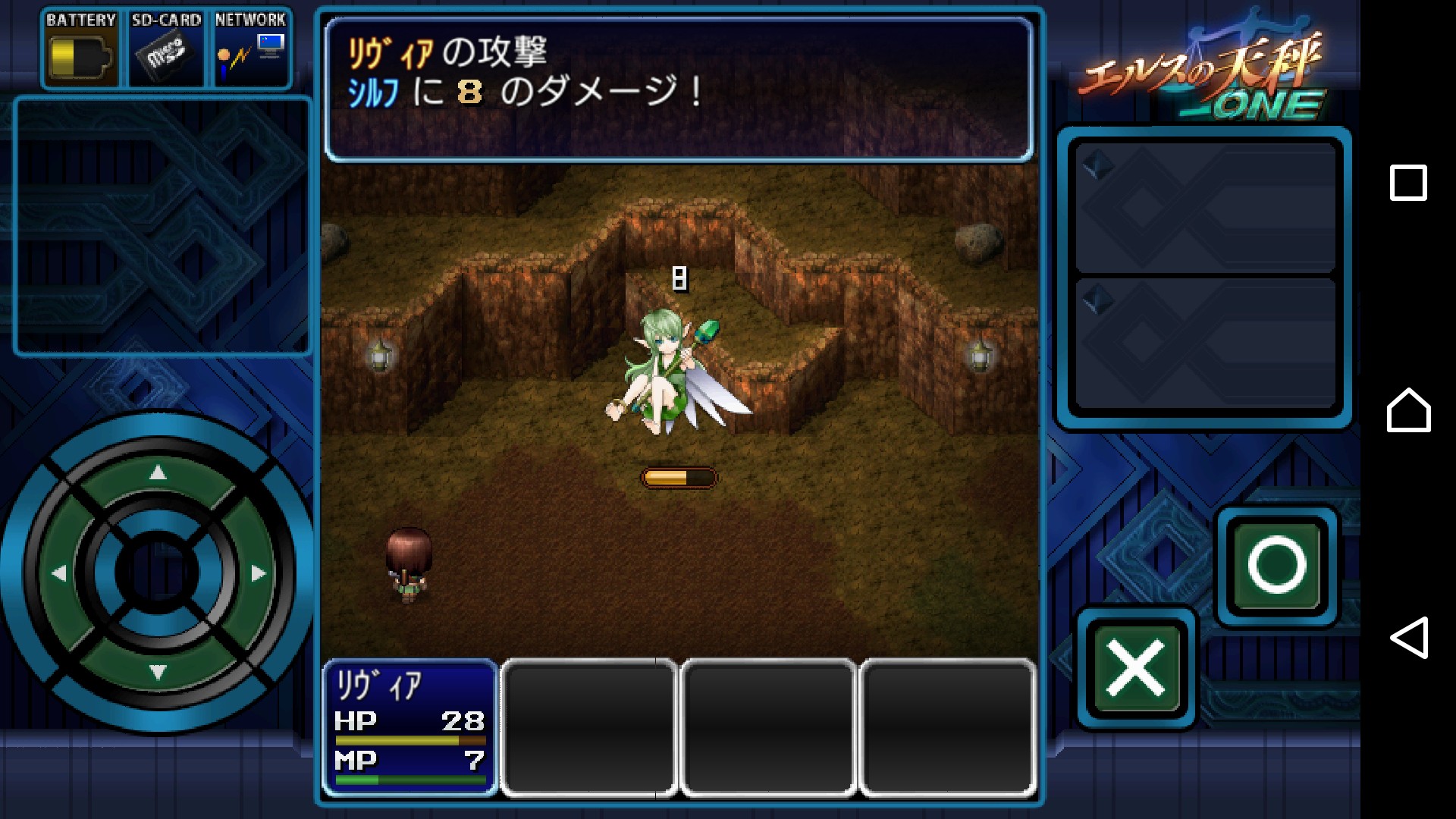This screenshot has width=1456, height=819.
Task: Push the down arrow on the d-pad
Action: tap(158, 672)
